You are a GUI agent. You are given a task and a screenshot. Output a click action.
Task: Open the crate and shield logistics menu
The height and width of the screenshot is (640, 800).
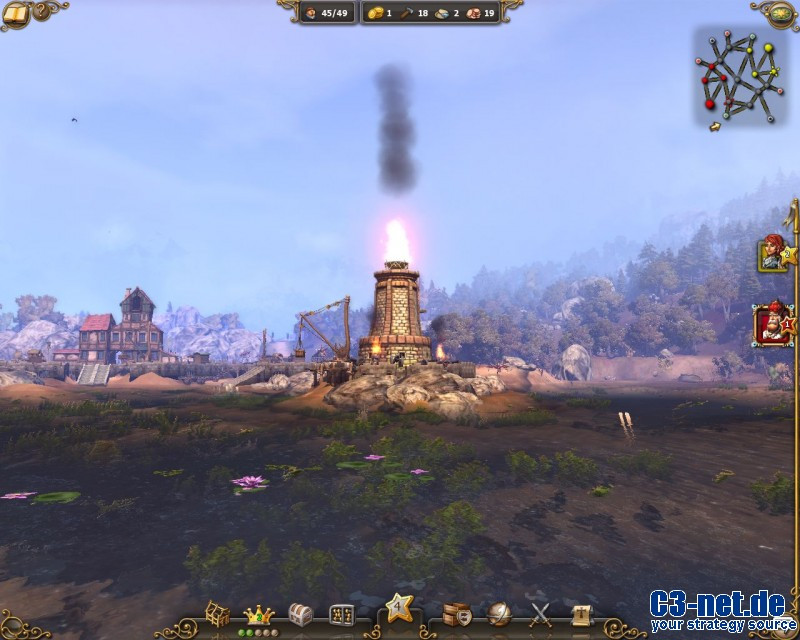457,613
